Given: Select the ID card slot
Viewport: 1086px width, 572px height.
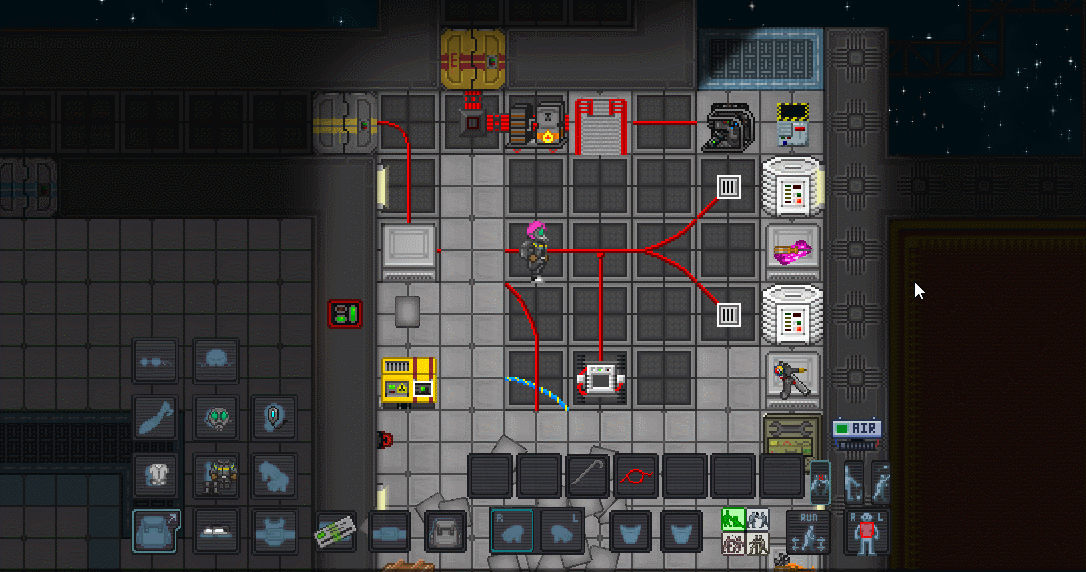Looking at the screenshot, I should tap(338, 531).
